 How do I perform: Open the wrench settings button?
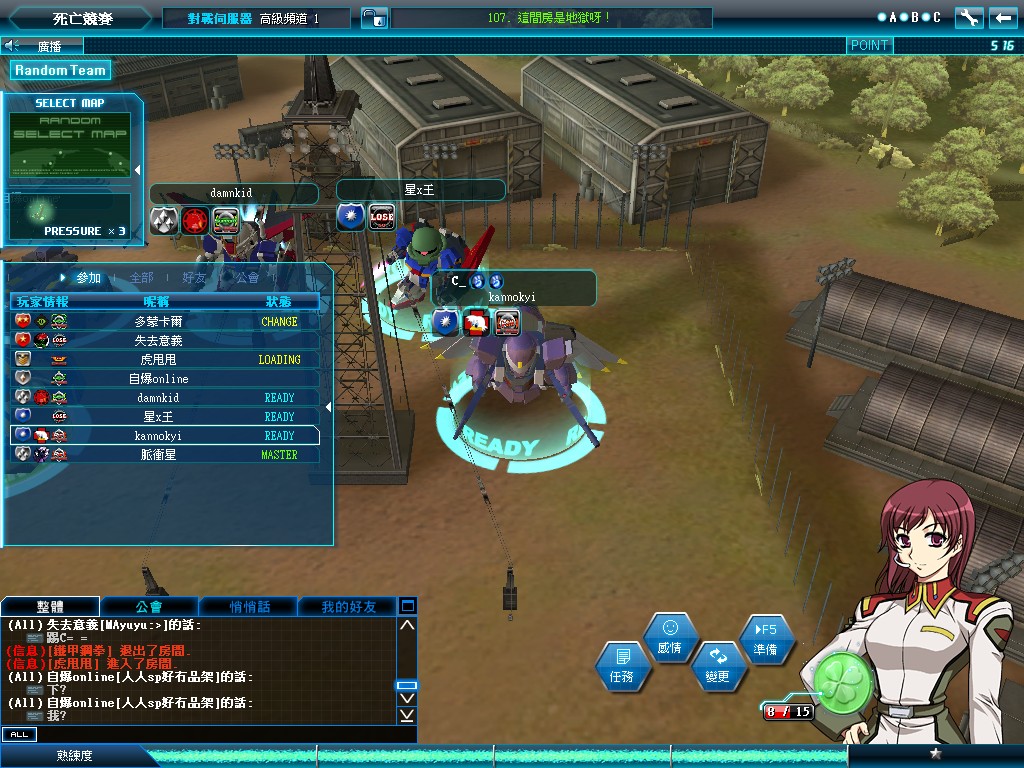969,18
